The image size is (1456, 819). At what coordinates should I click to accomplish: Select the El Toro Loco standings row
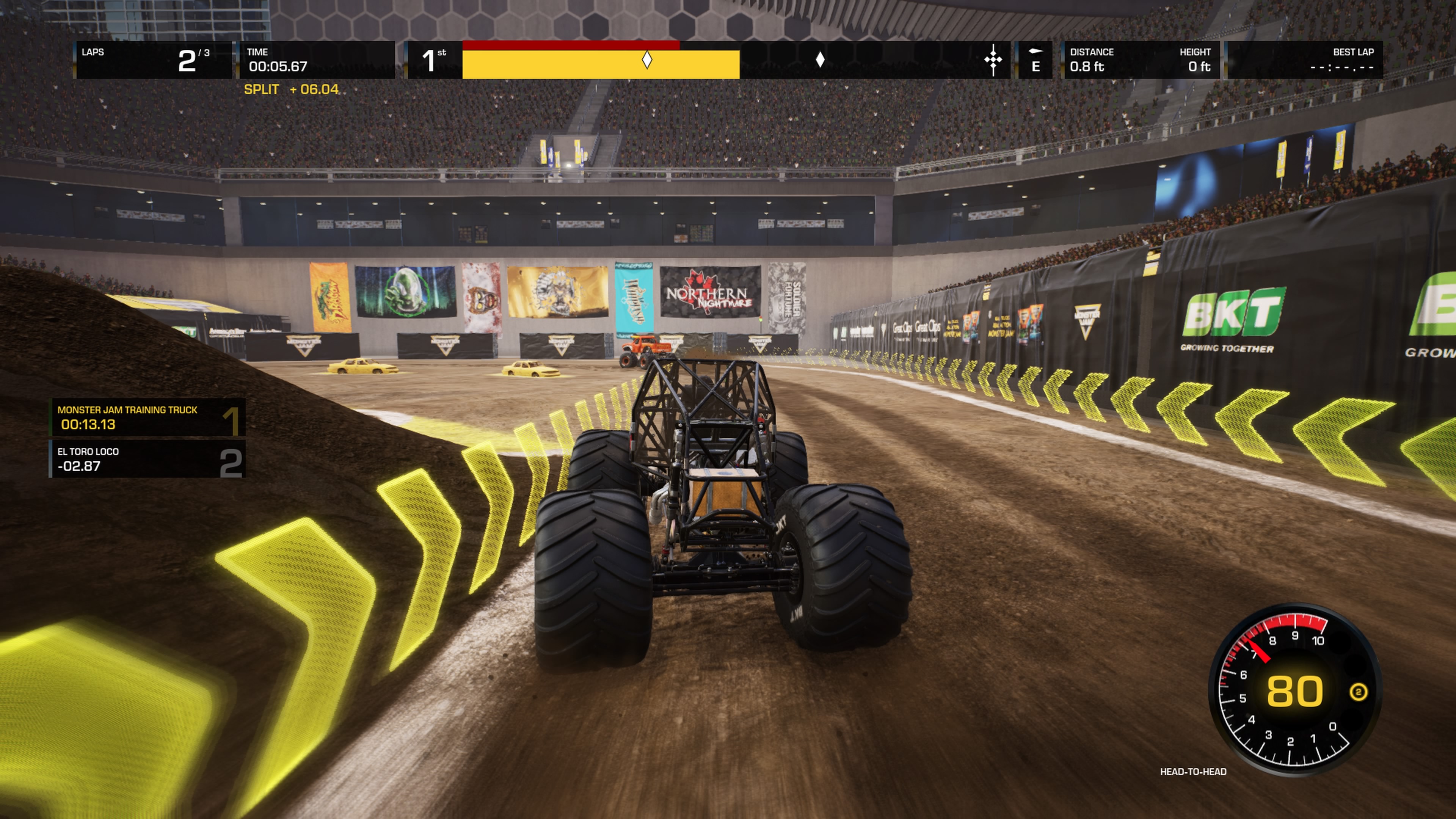point(147,459)
